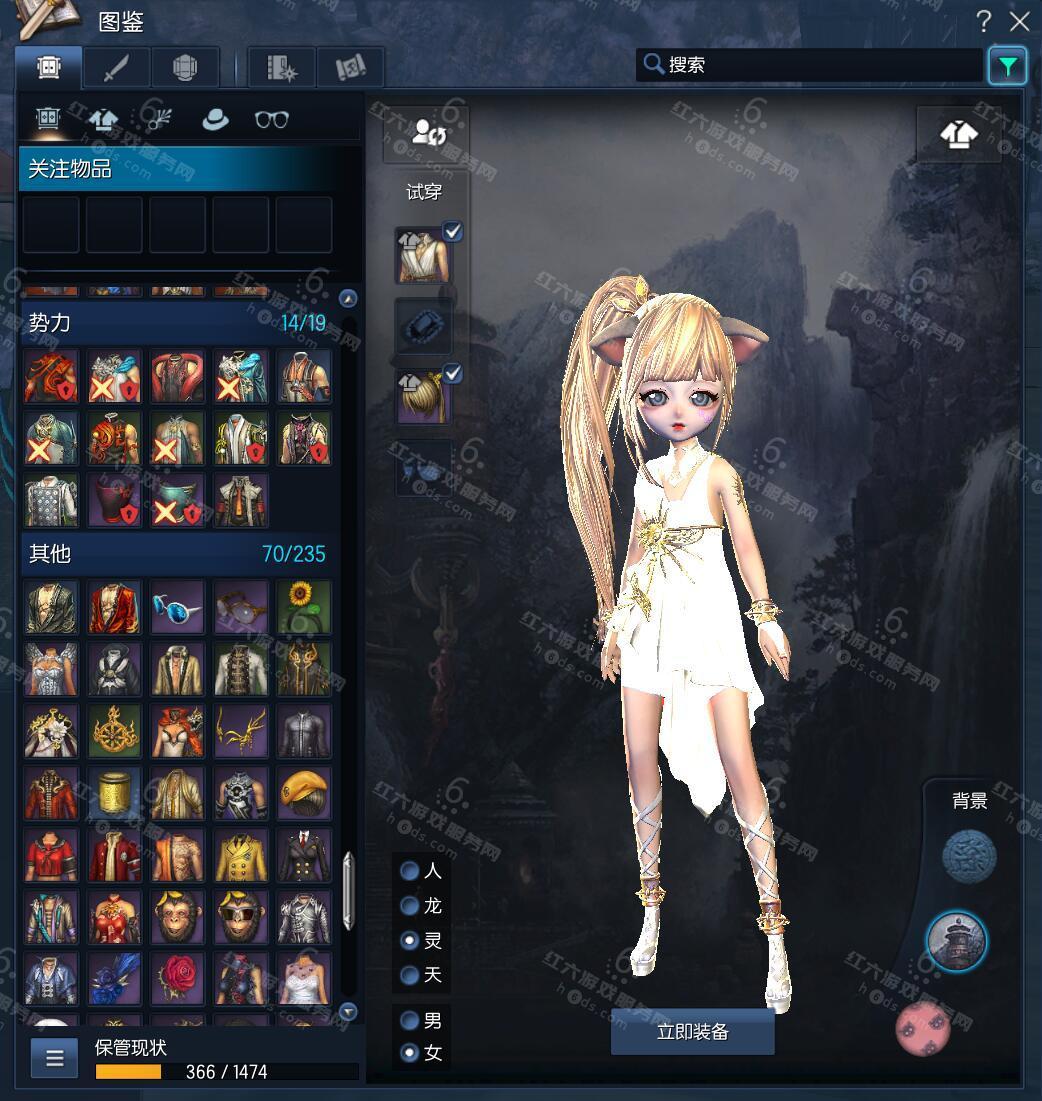Toggle the green filter button

(1007, 66)
